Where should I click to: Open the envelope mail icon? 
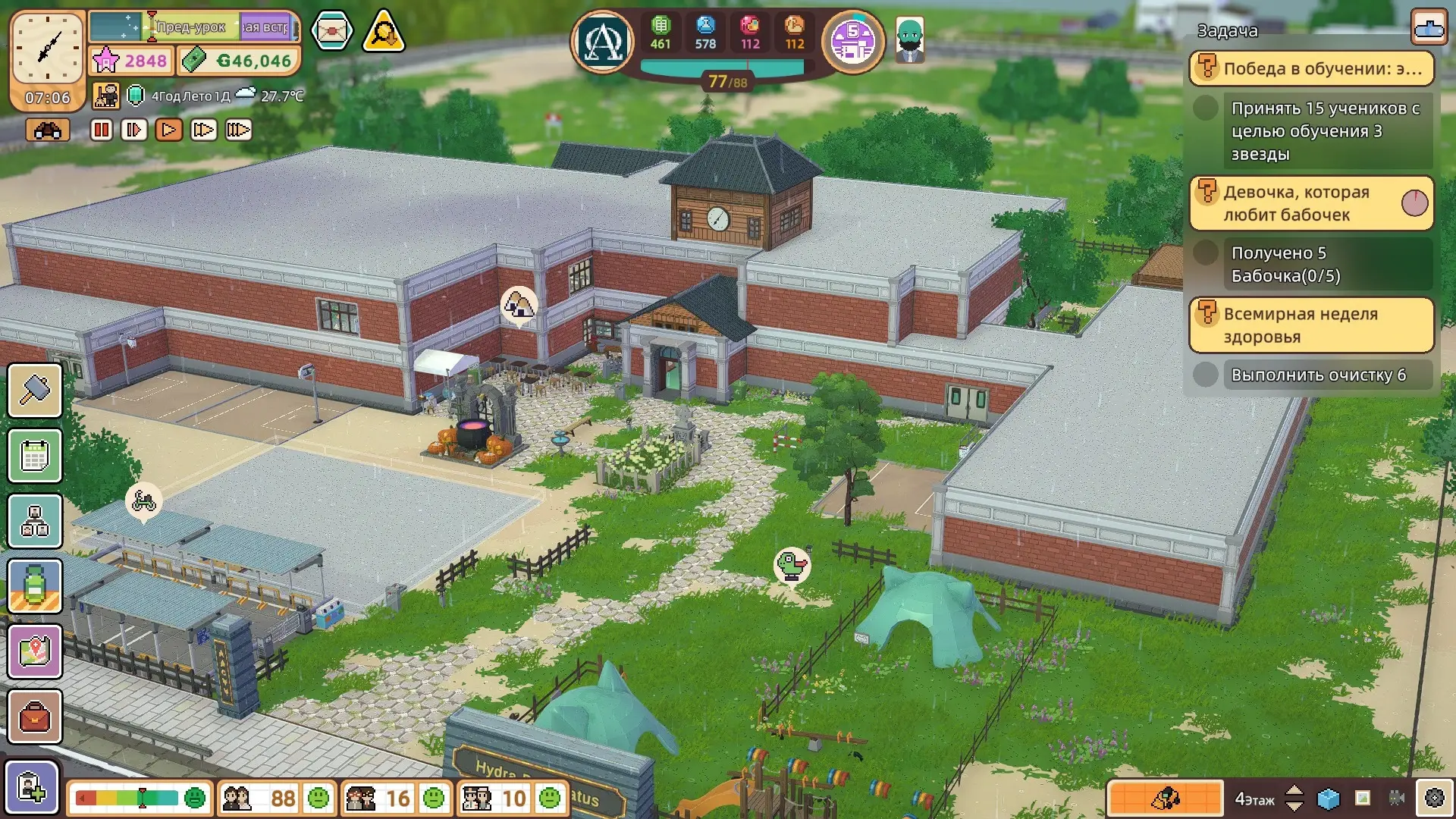click(331, 31)
